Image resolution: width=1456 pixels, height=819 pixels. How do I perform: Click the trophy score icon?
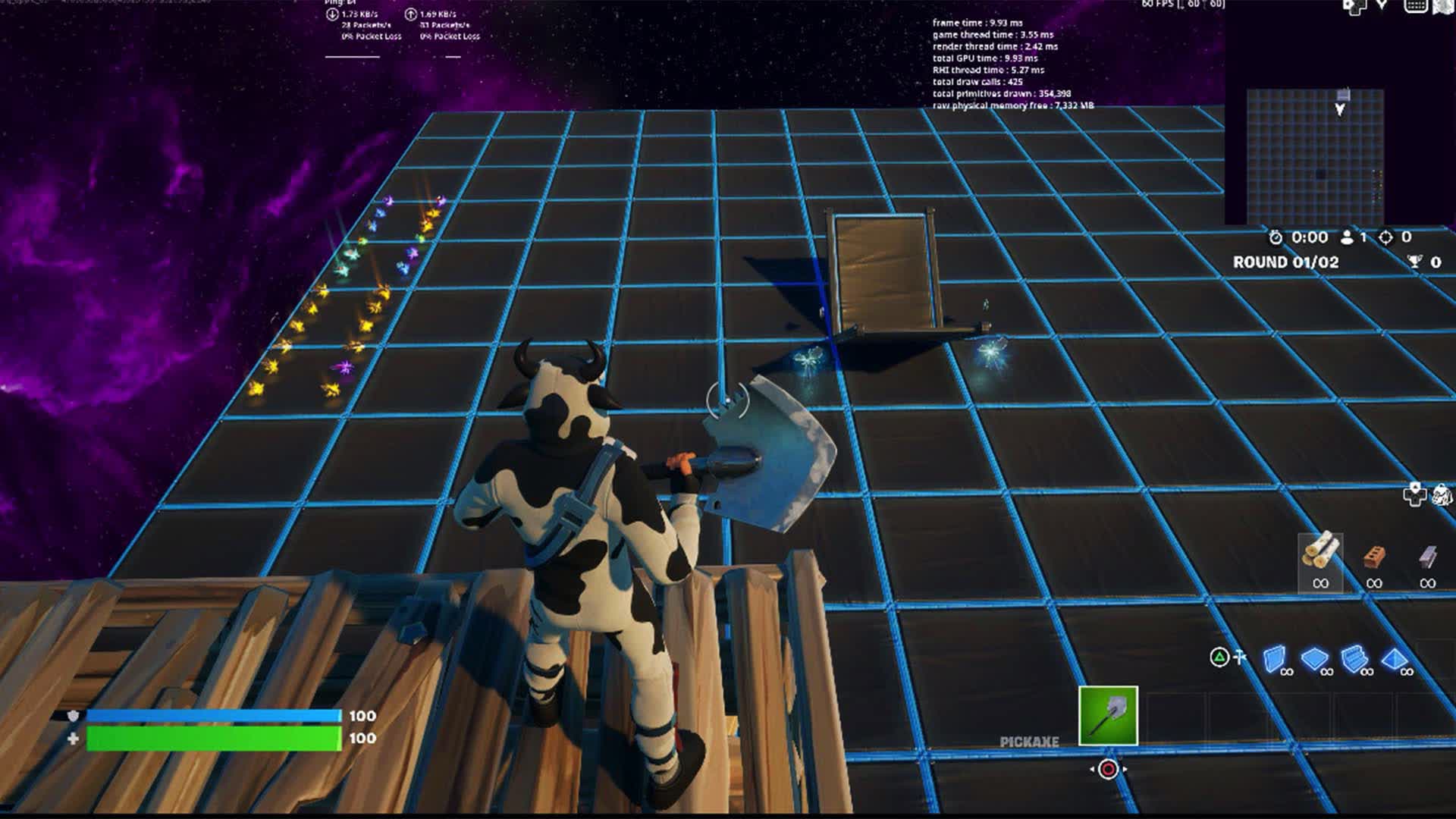click(1415, 262)
